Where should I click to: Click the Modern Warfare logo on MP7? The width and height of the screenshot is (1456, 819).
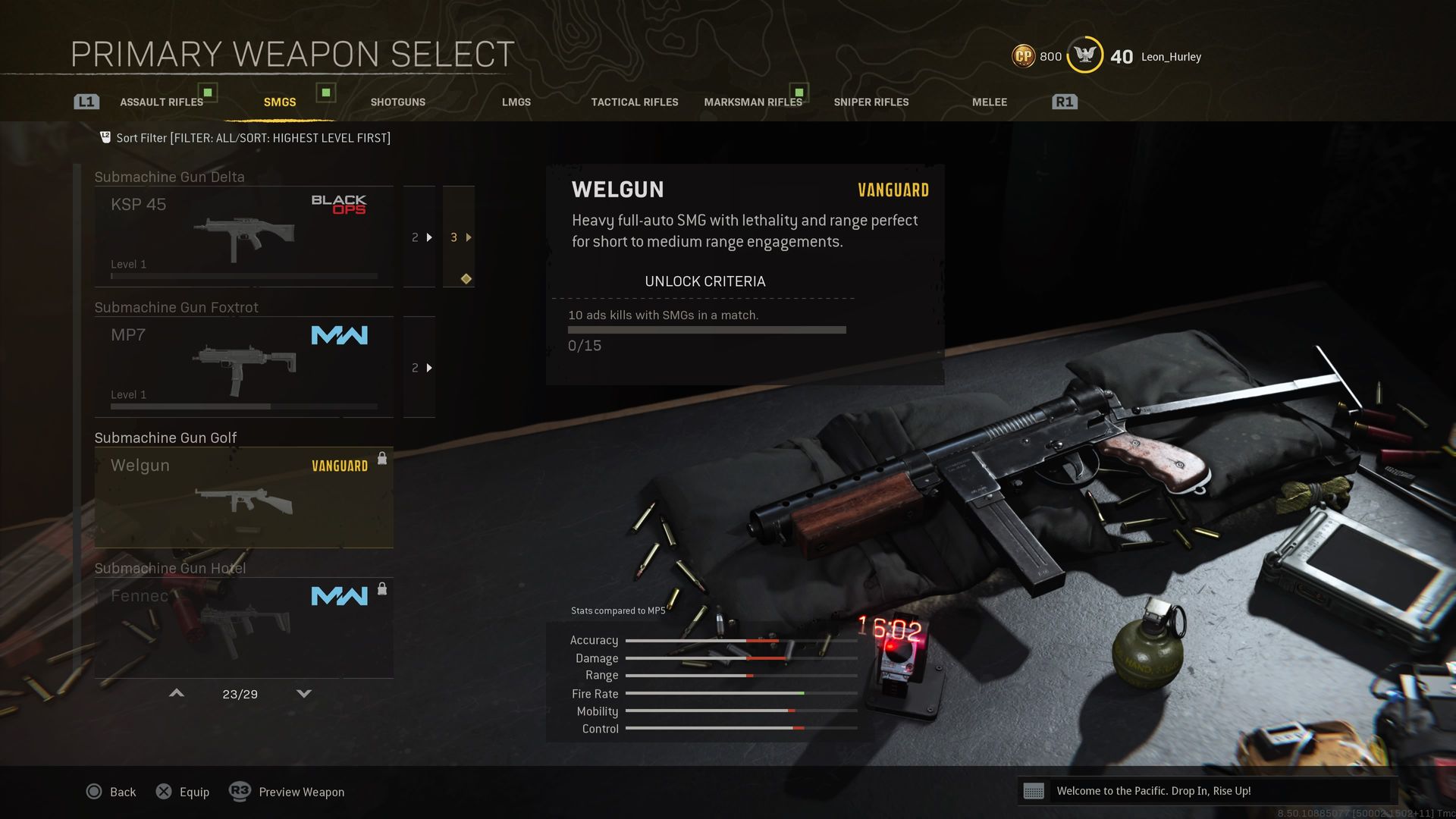(x=339, y=334)
